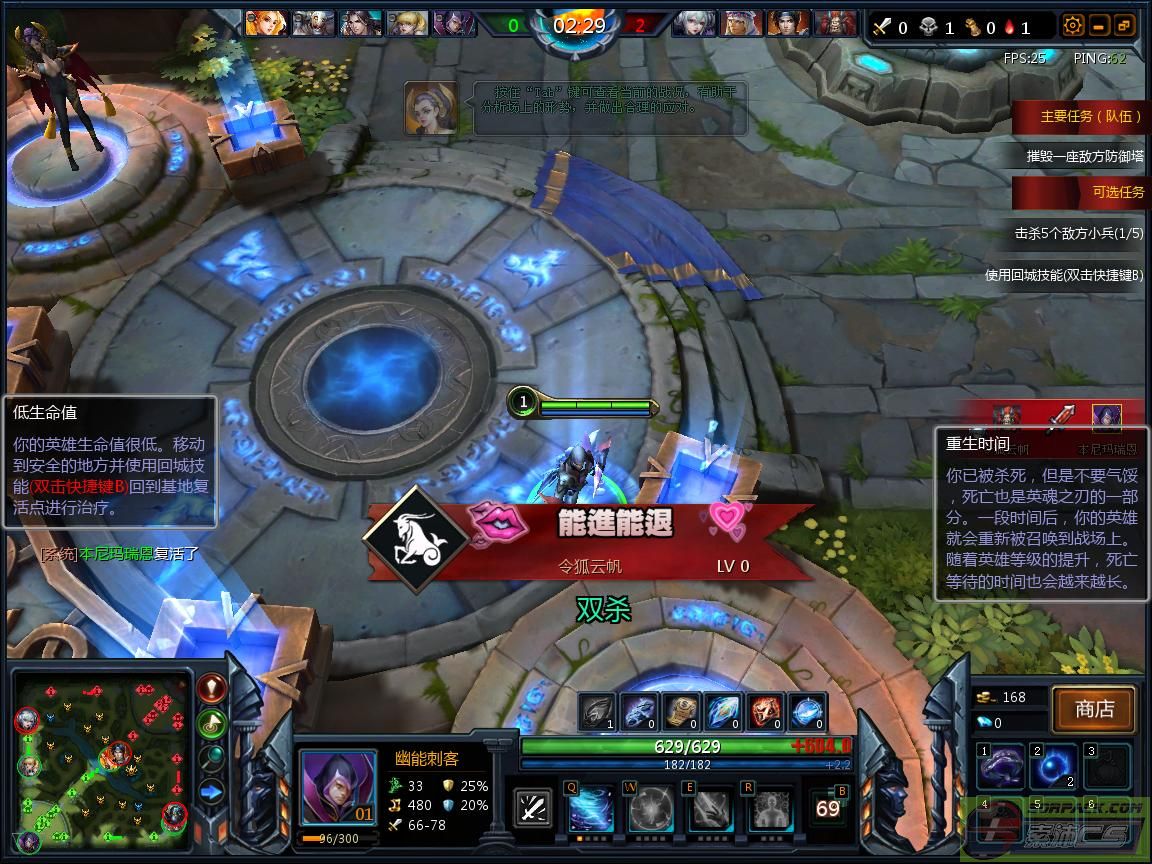Image resolution: width=1152 pixels, height=864 pixels.
Task: Use the blue orb item in slot 2
Action: [1054, 766]
